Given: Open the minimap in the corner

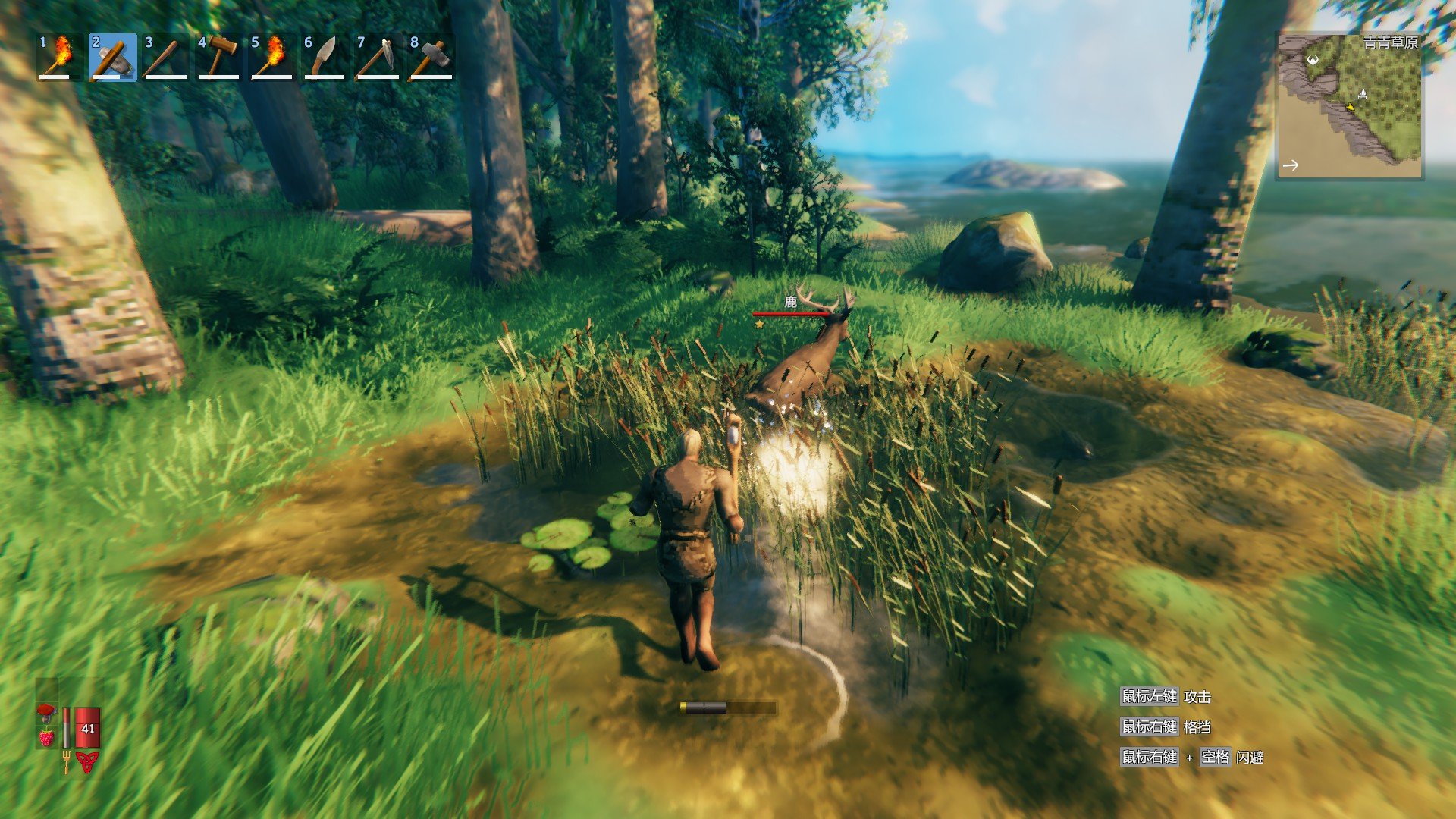Looking at the screenshot, I should (x=1349, y=106).
